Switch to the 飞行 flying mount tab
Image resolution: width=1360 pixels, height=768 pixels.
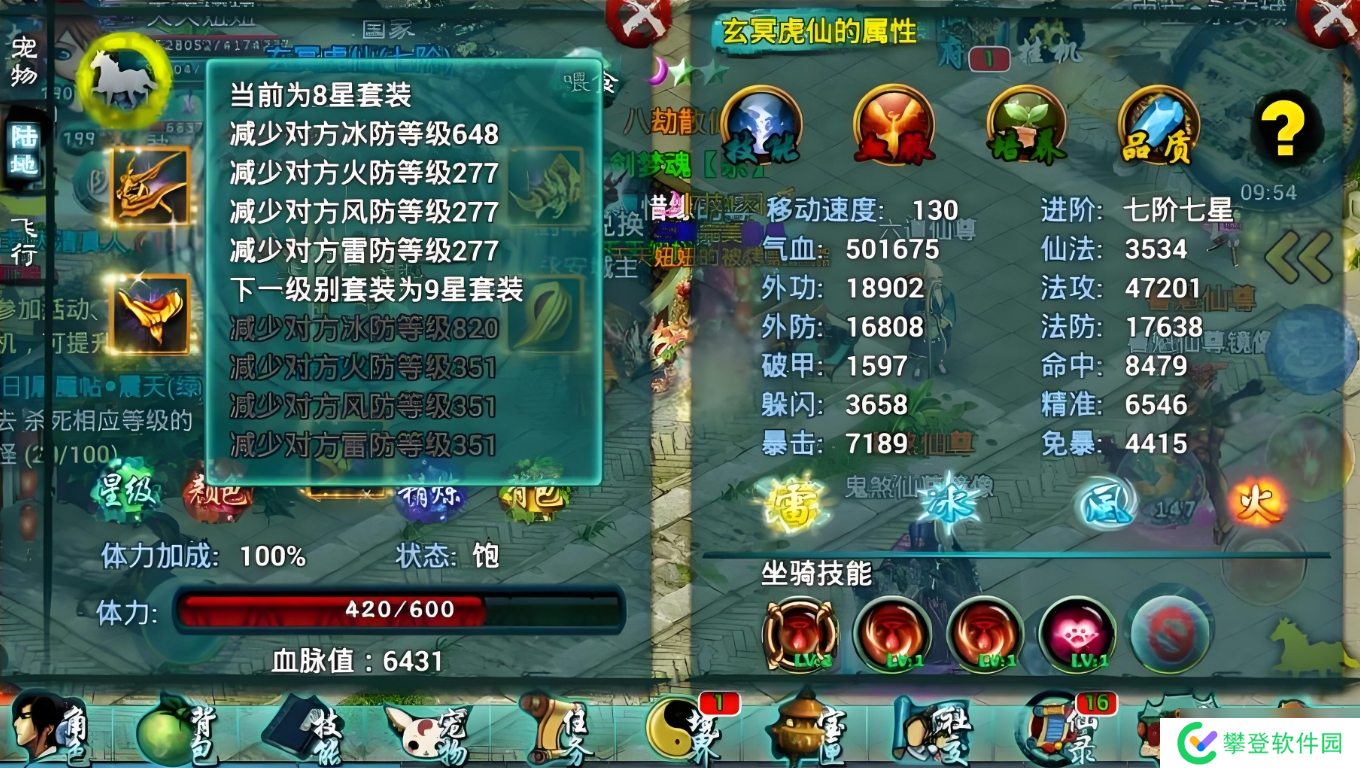point(23,240)
